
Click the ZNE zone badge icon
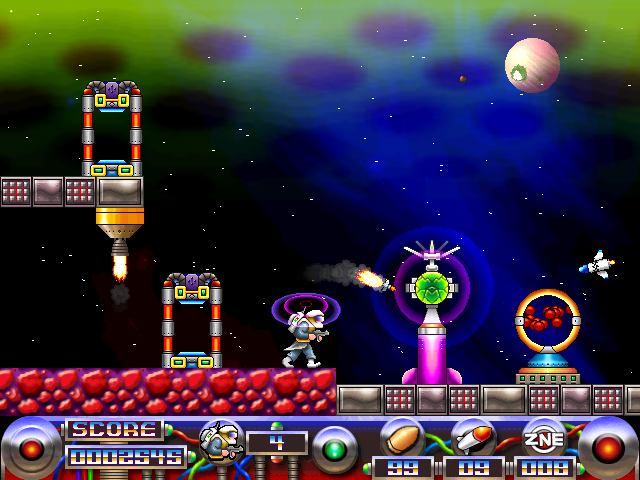pos(544,439)
